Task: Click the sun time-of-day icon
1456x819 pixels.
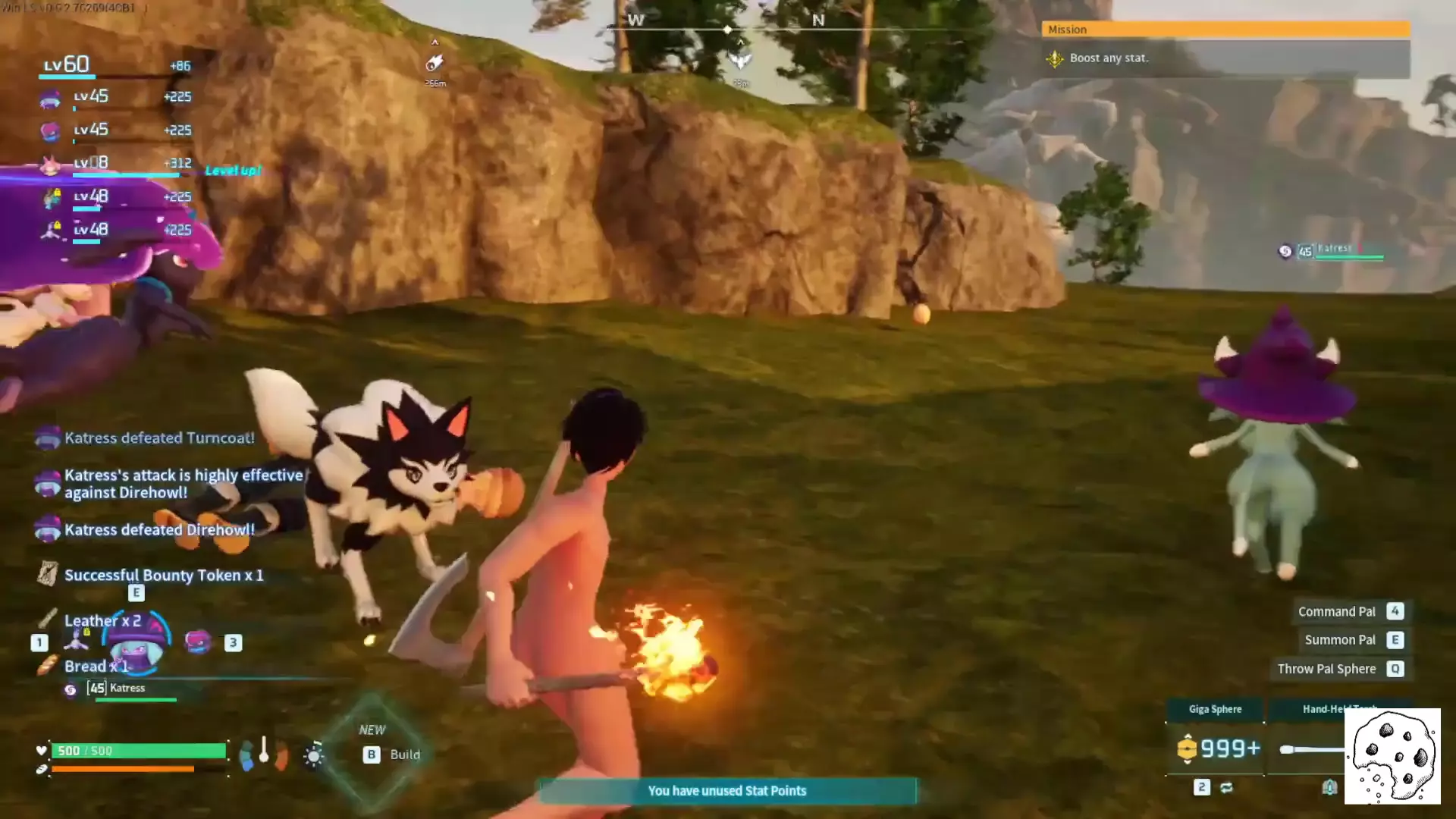Action: tap(313, 755)
